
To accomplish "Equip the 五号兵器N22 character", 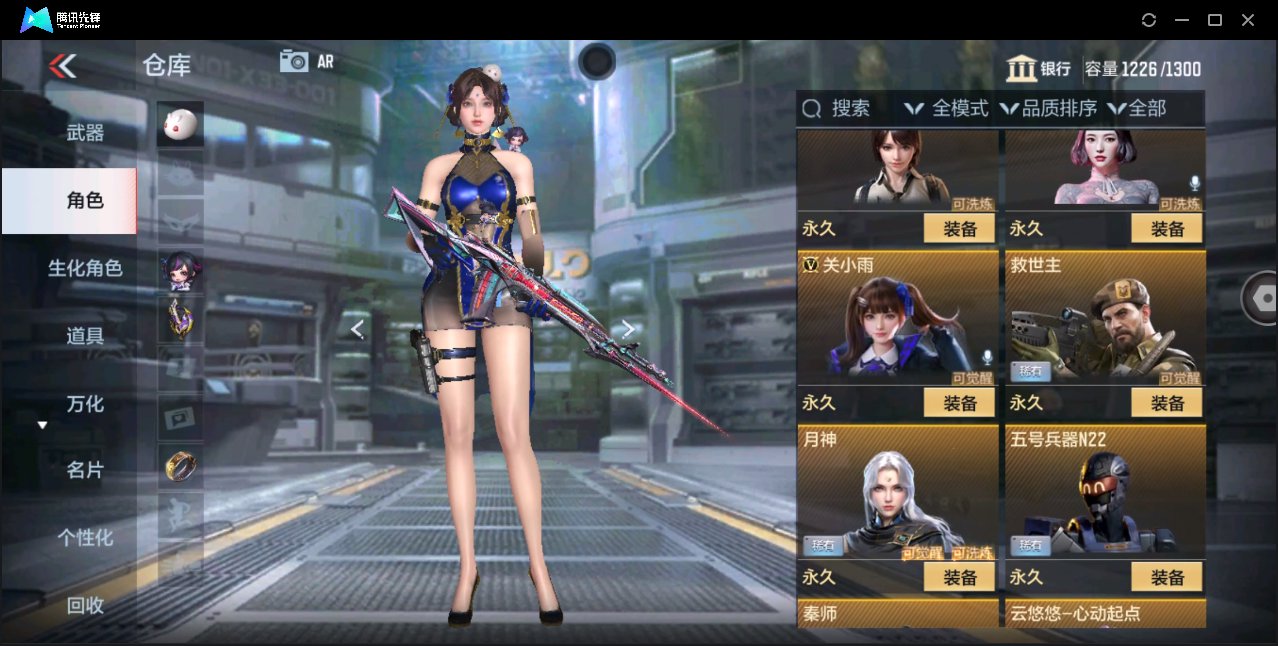I will 1167,577.
